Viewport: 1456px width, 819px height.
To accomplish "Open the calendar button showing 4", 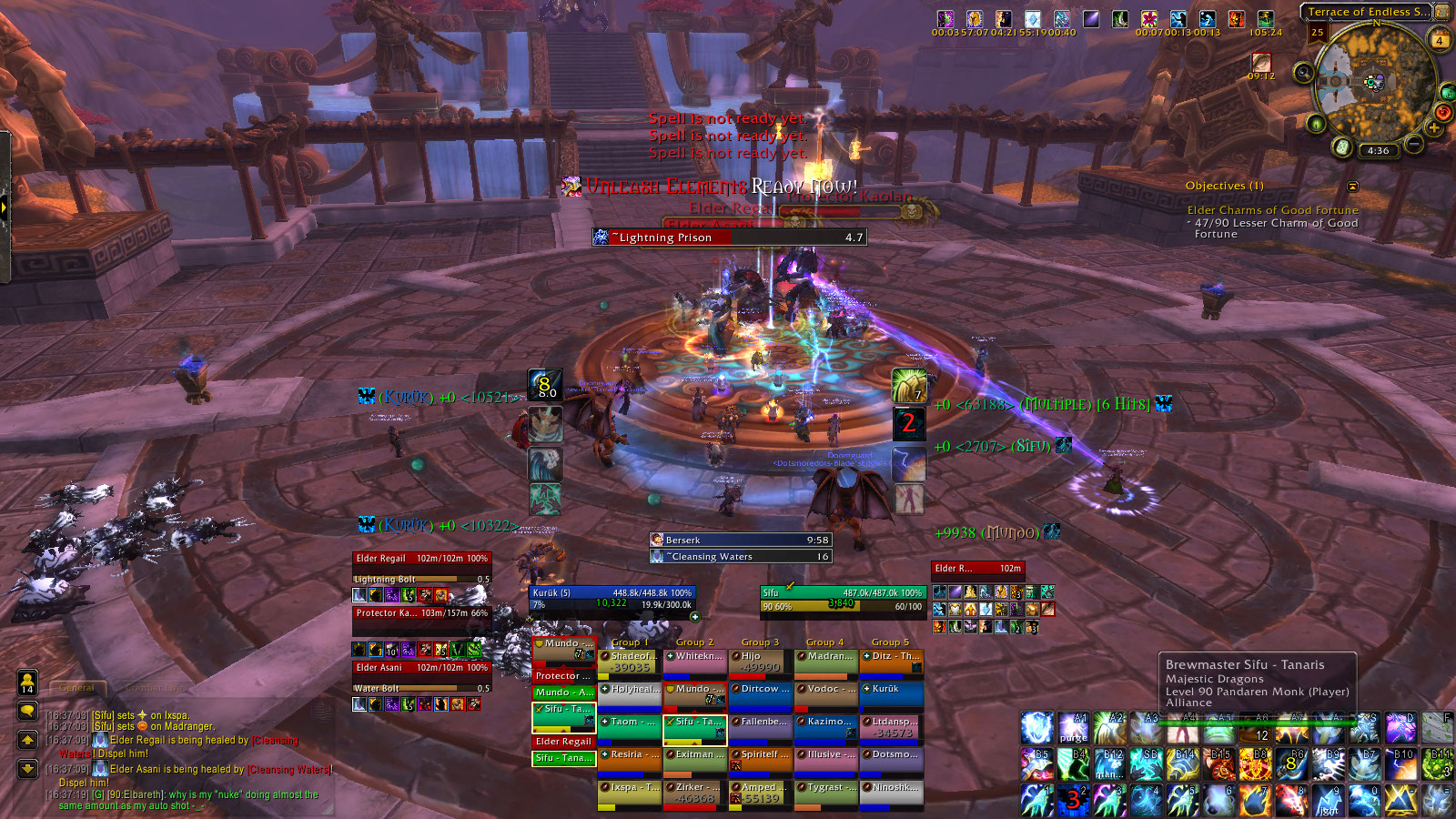I will point(1440,40).
